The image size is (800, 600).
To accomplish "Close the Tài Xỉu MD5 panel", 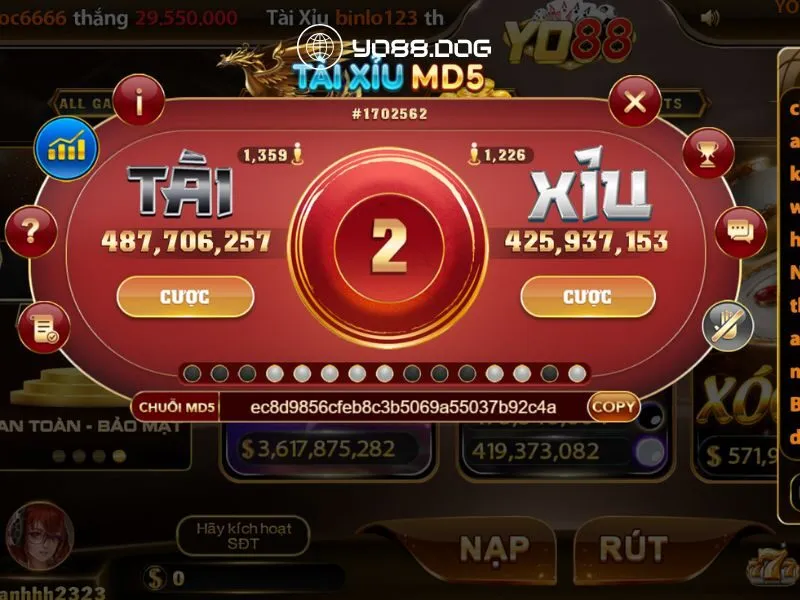I will tap(634, 101).
